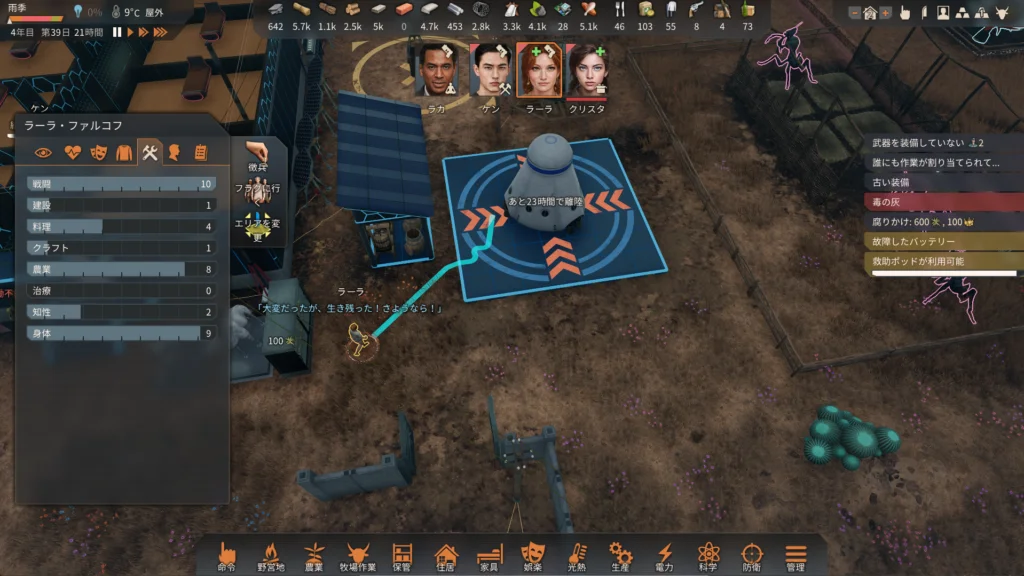This screenshot has height=576, width=1024.
Task: Open the 防衛 defense category
Action: (x=752, y=555)
